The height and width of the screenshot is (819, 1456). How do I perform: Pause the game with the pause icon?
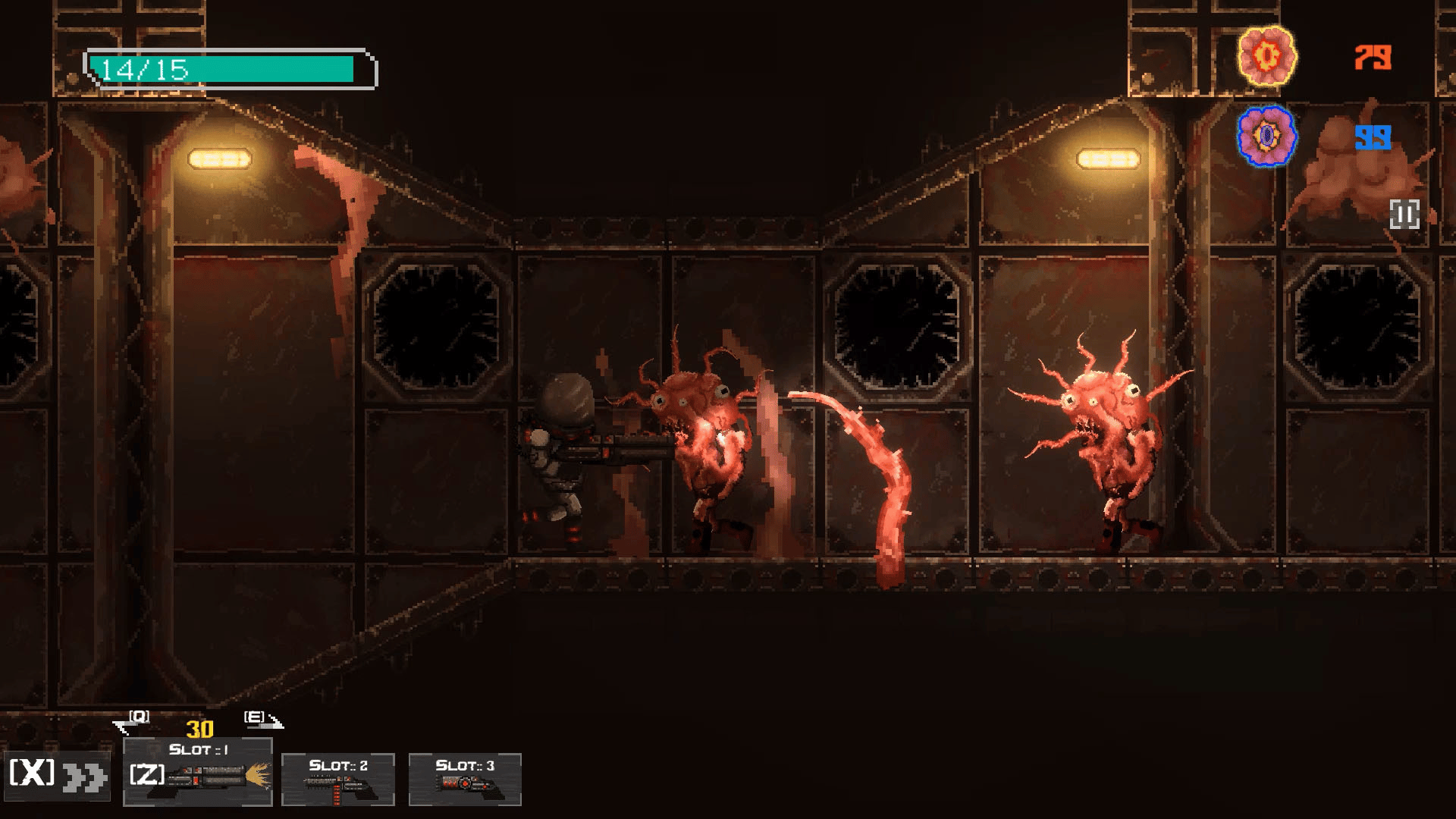[1404, 215]
